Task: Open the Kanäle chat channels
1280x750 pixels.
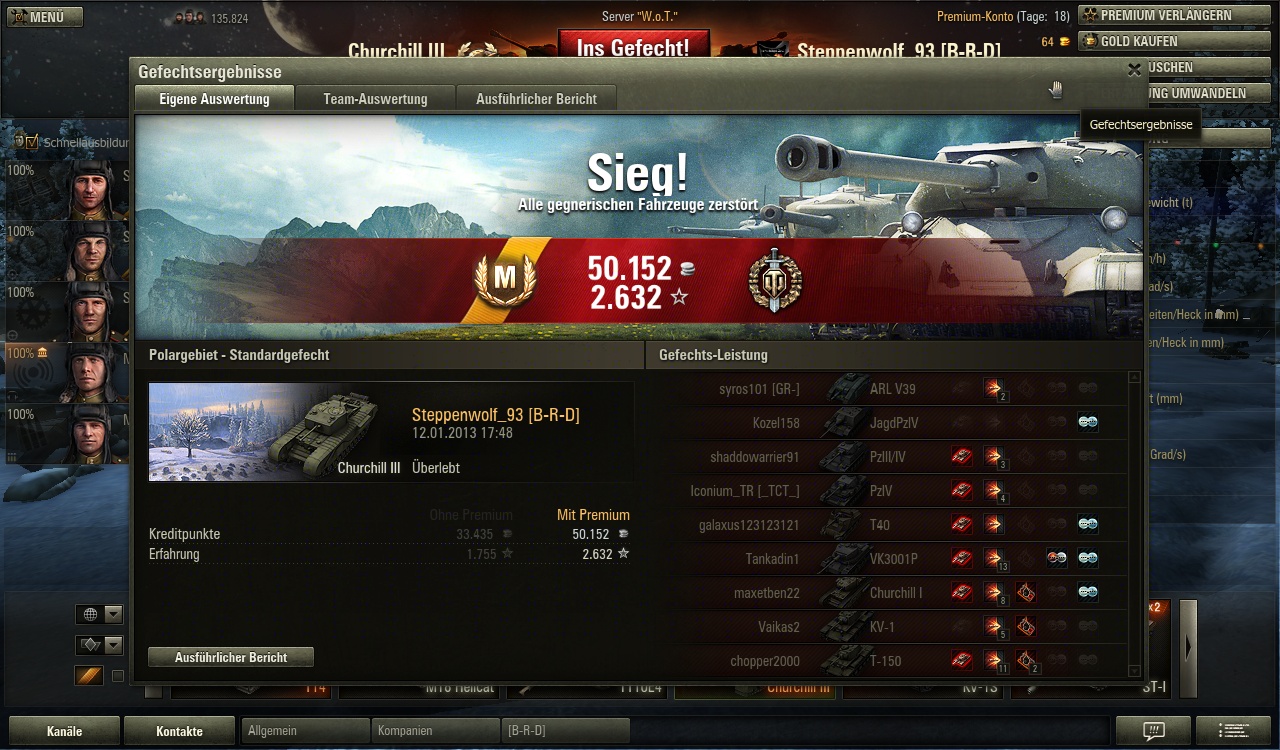Action: coord(64,731)
